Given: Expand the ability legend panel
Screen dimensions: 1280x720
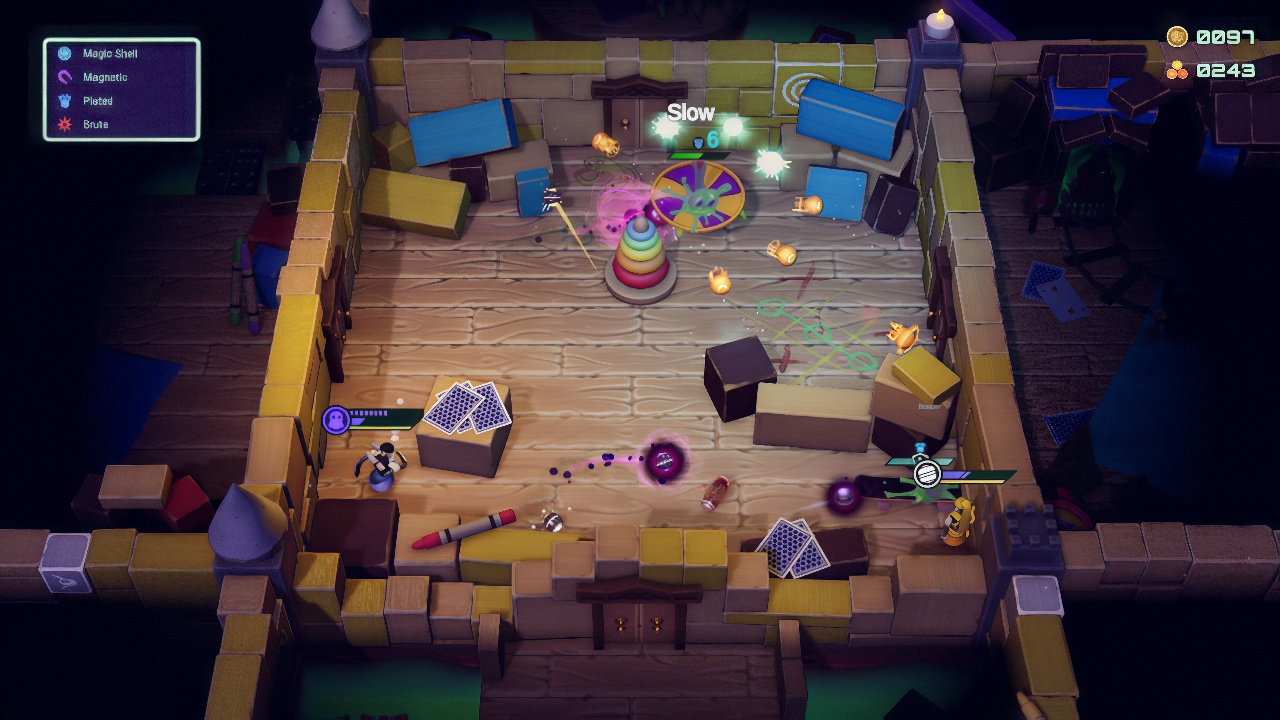Looking at the screenshot, I should (120, 88).
